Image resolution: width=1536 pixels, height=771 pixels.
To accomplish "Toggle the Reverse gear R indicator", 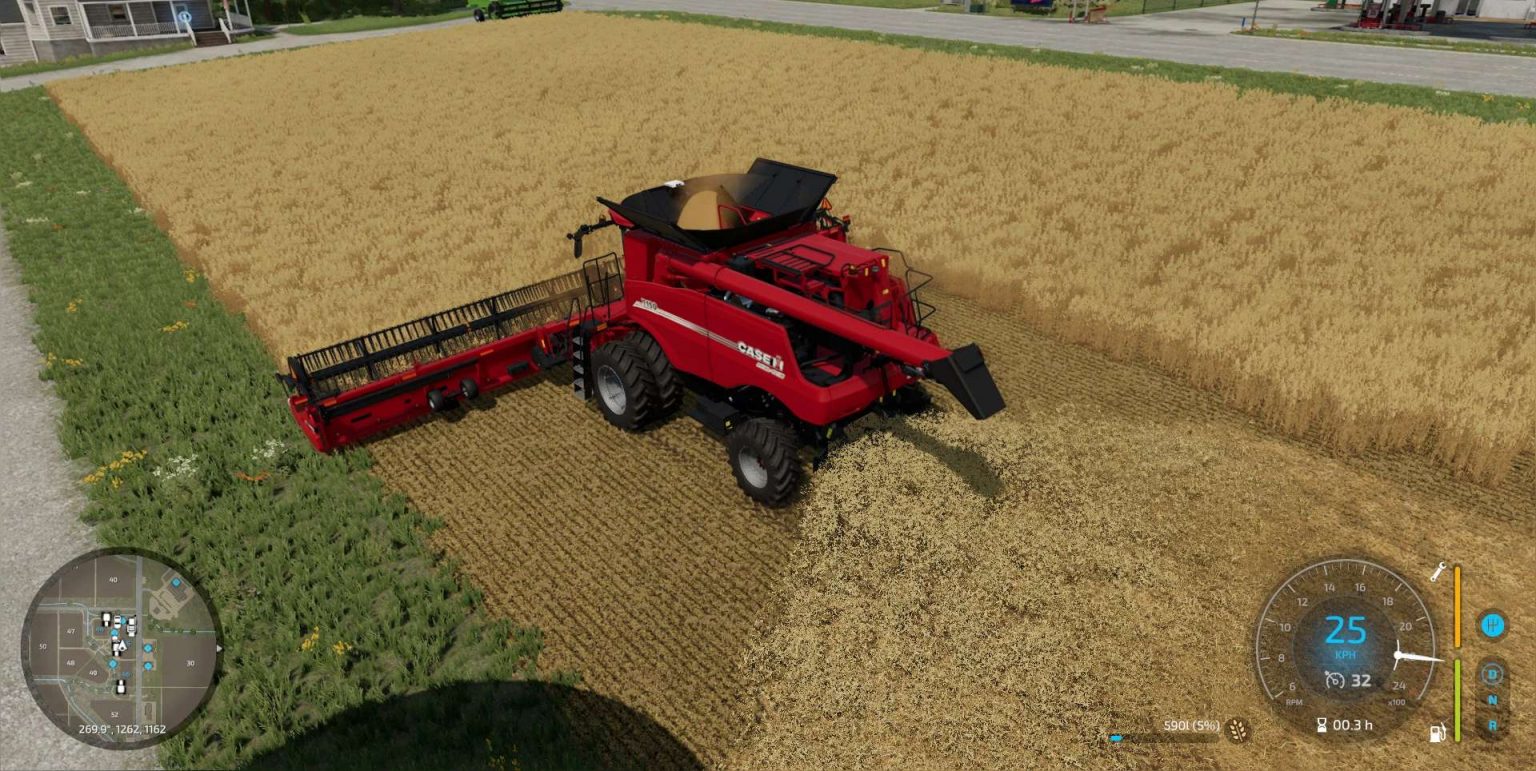I will click(x=1492, y=723).
